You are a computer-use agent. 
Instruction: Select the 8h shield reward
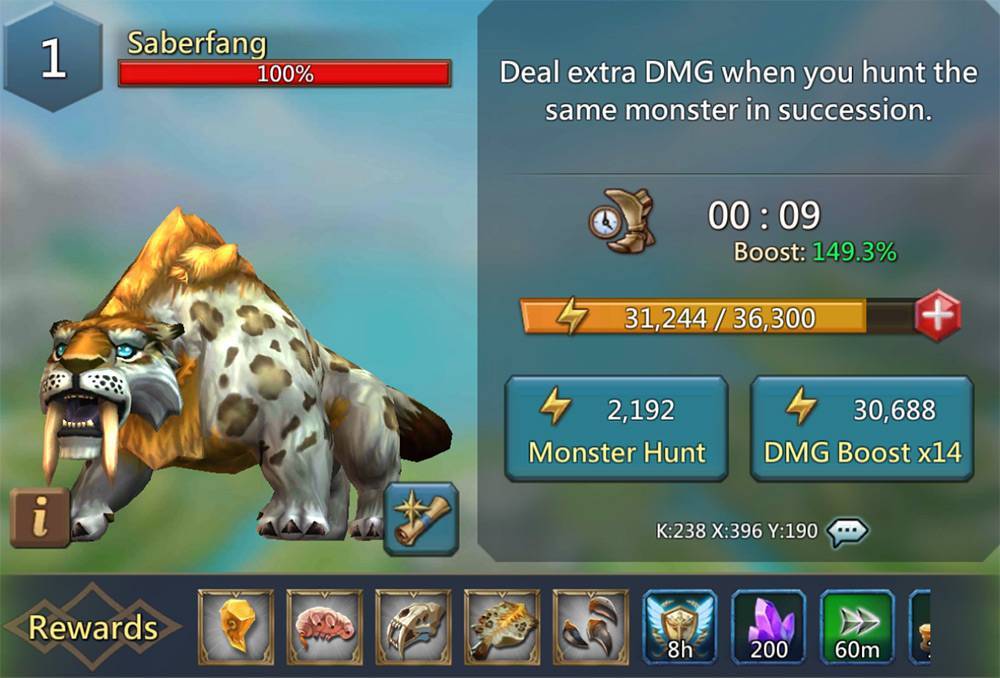680,627
